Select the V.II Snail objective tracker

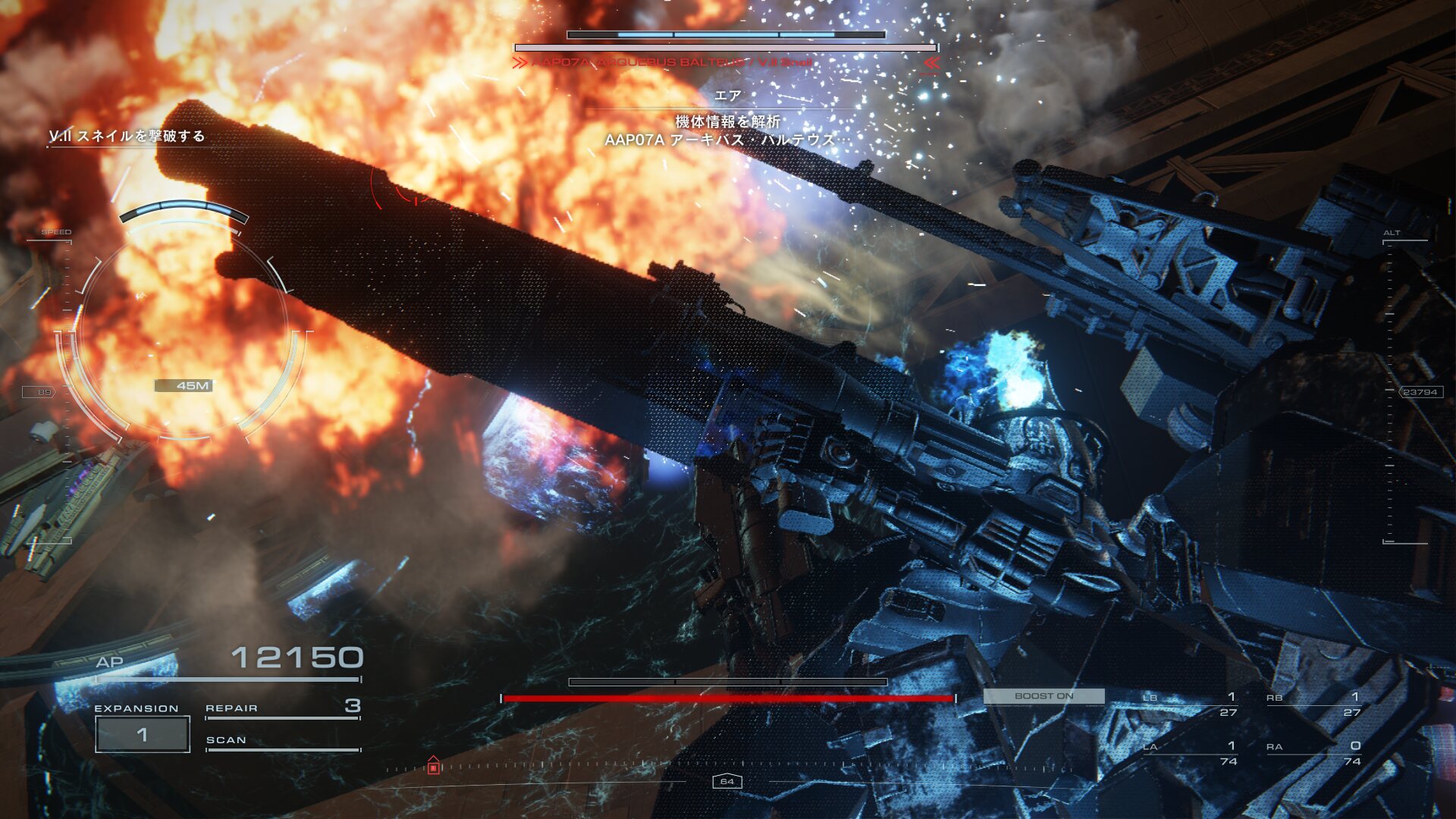pos(127,136)
